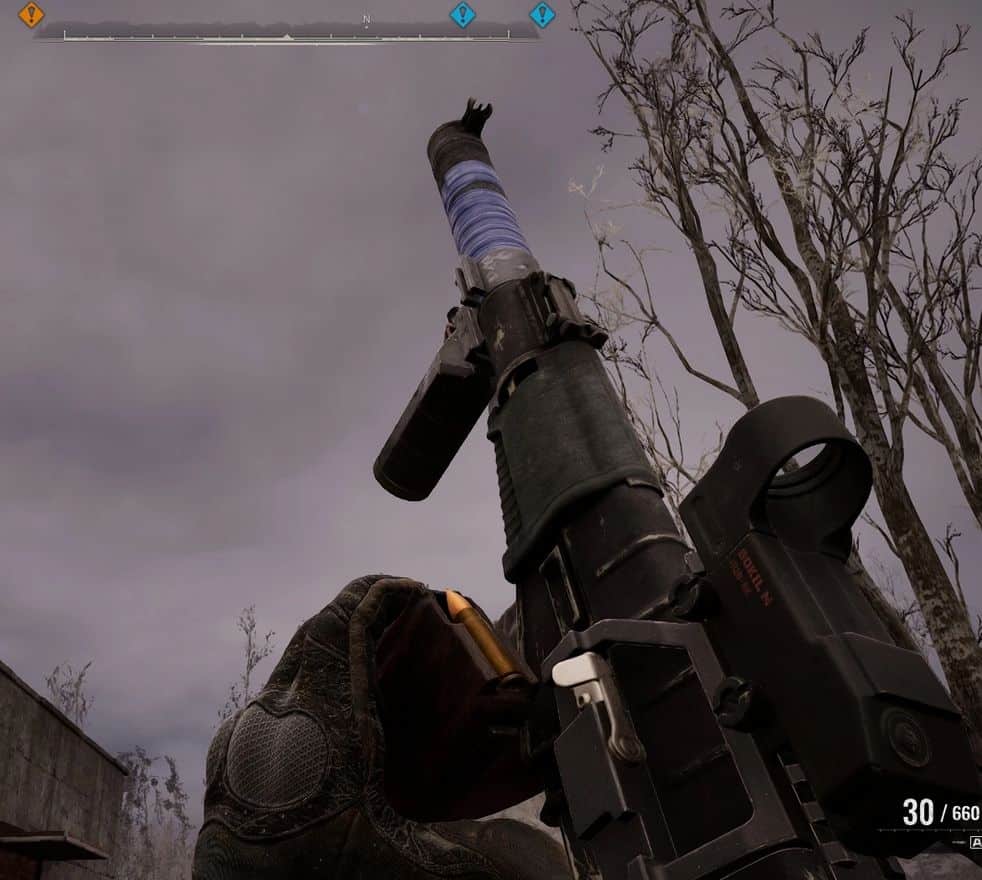Select the orange quest marker on the compass

coord(32,15)
